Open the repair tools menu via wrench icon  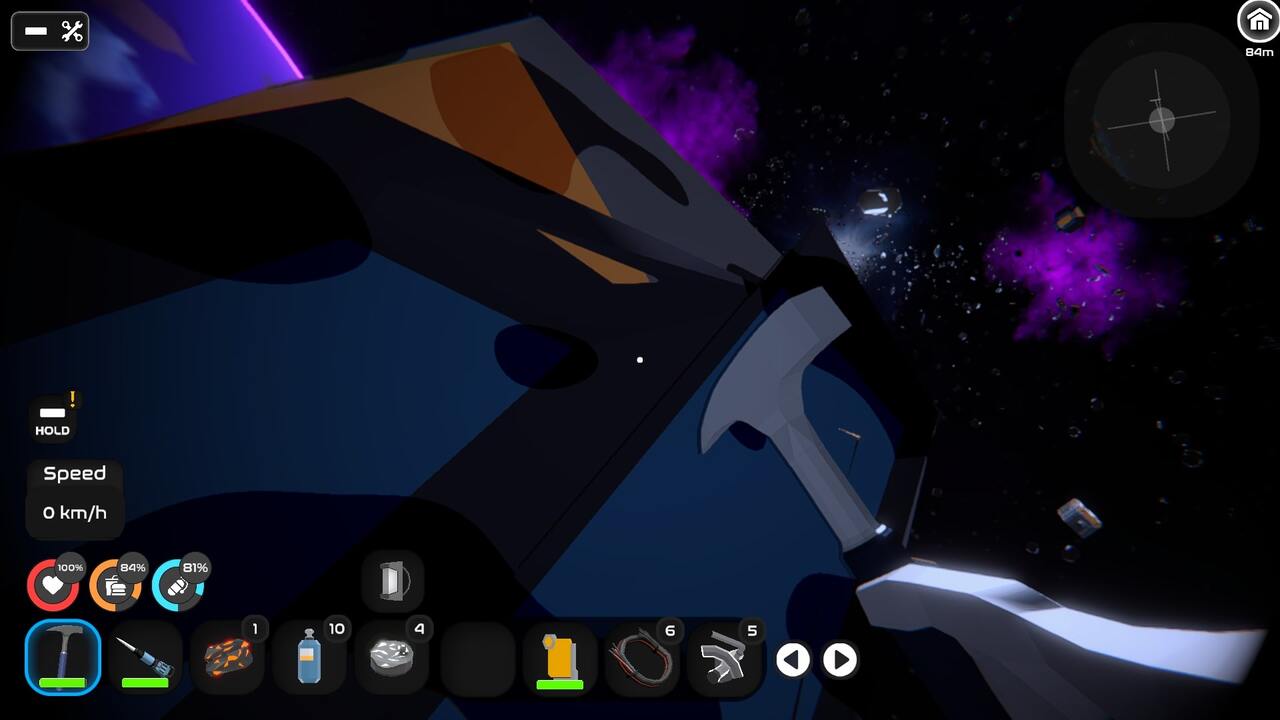[68, 30]
